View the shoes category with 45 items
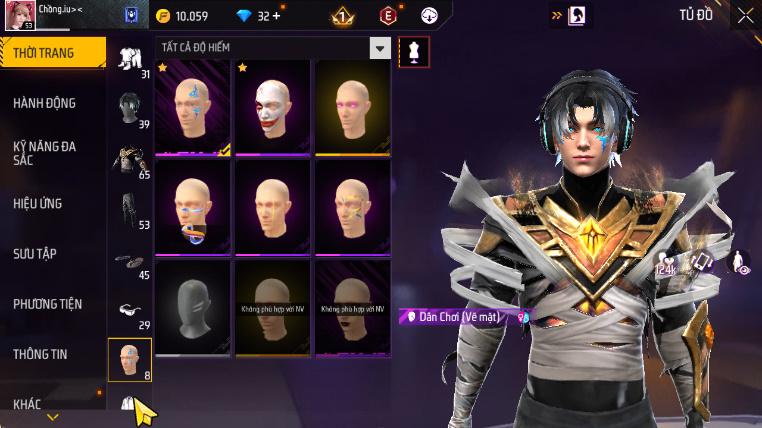 click(x=130, y=261)
